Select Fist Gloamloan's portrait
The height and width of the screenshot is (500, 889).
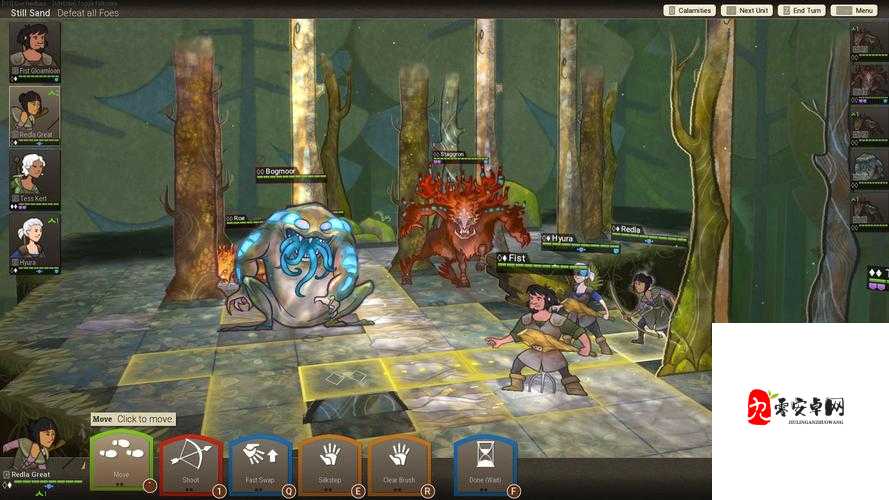[x=35, y=47]
